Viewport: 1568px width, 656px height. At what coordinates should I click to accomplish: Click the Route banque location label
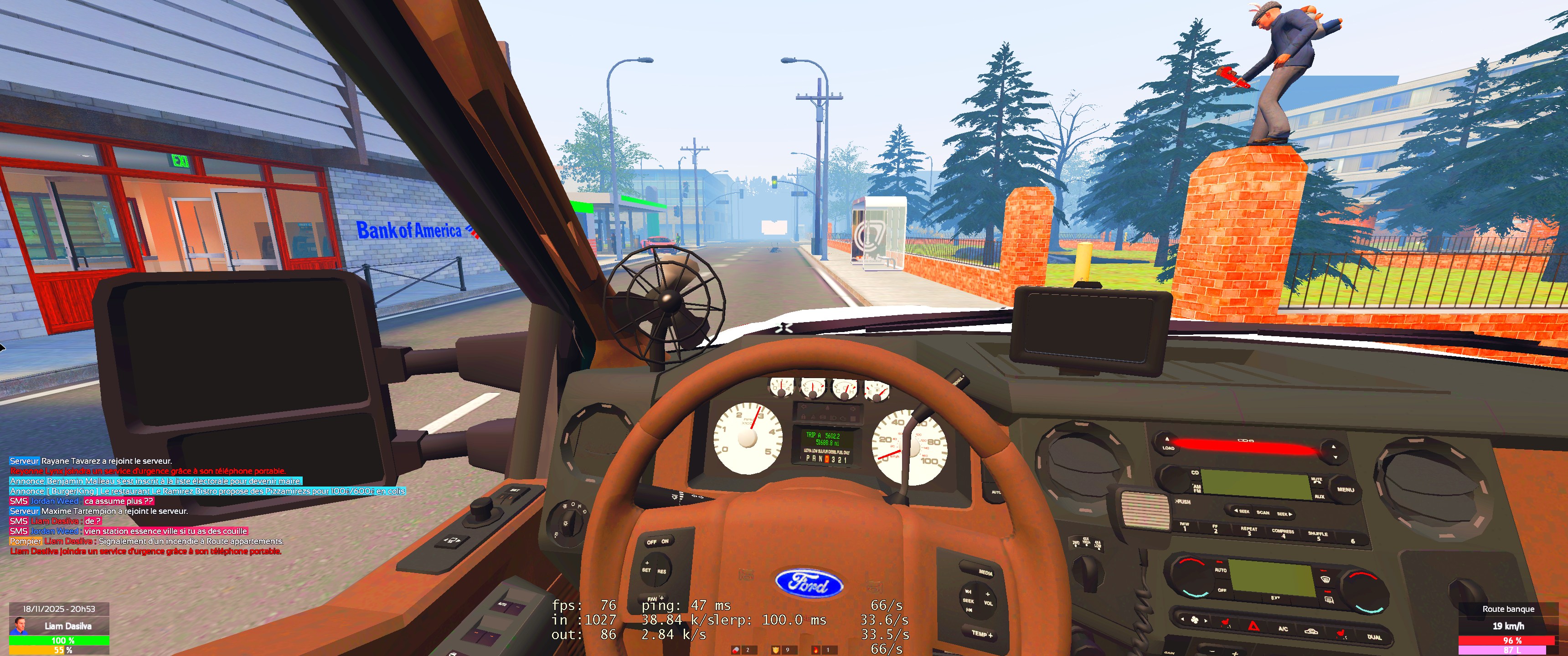pyautogui.click(x=1508, y=609)
